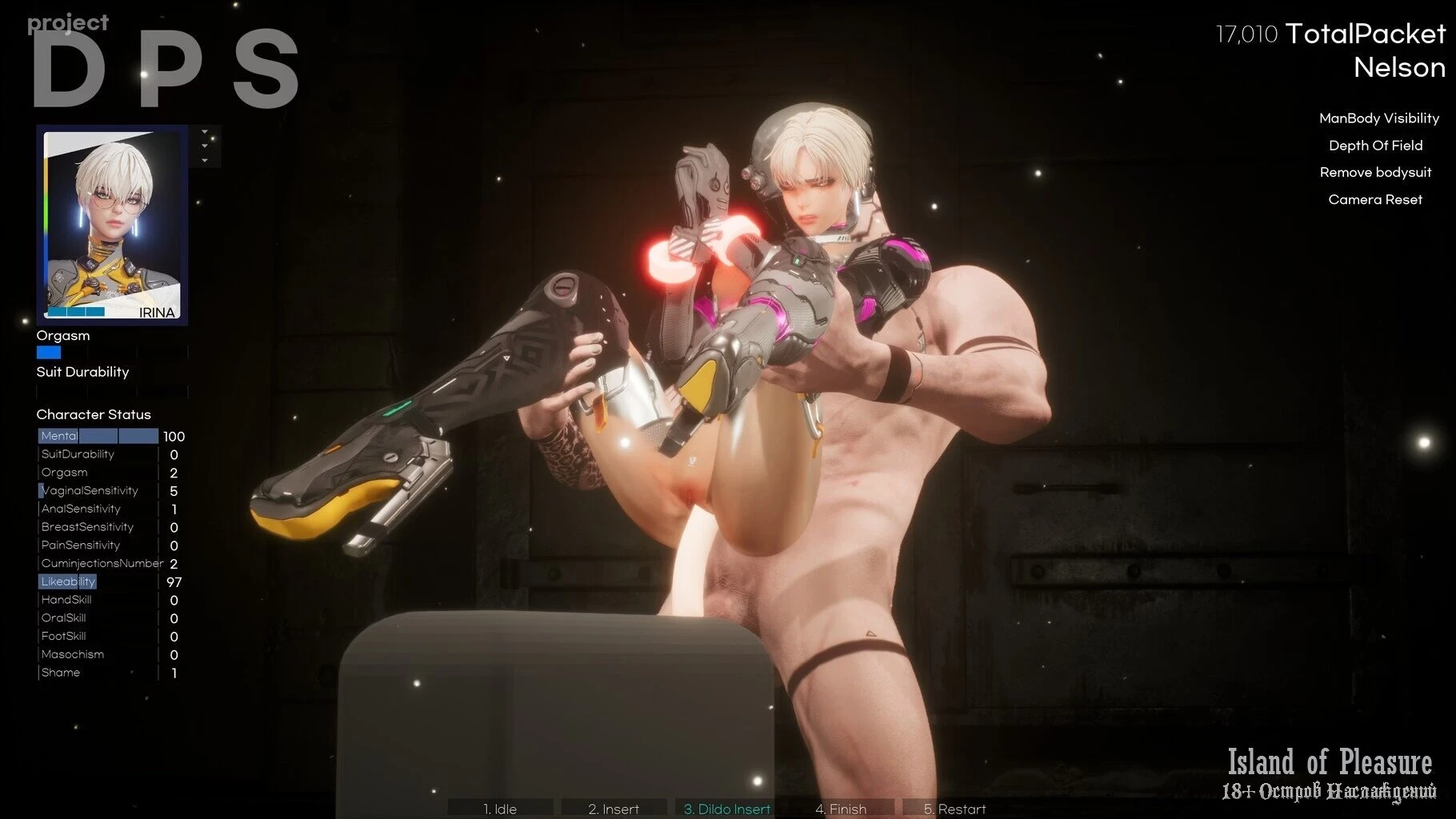
Task: Select the highlighted stage 3 button
Action: pos(727,809)
